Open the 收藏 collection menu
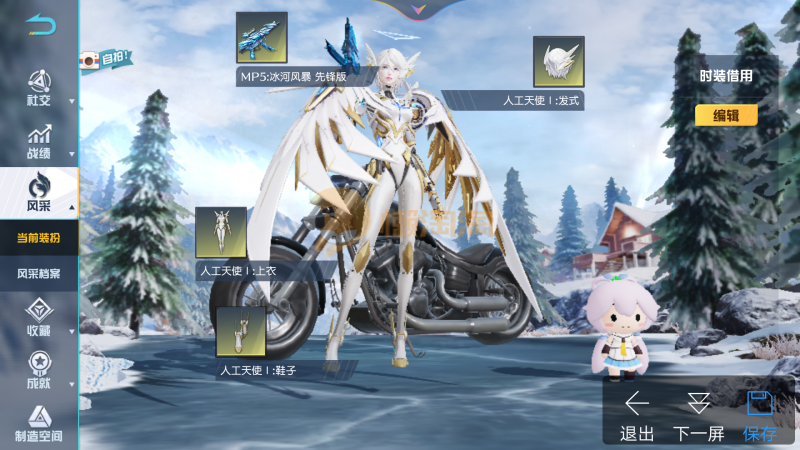 39,317
